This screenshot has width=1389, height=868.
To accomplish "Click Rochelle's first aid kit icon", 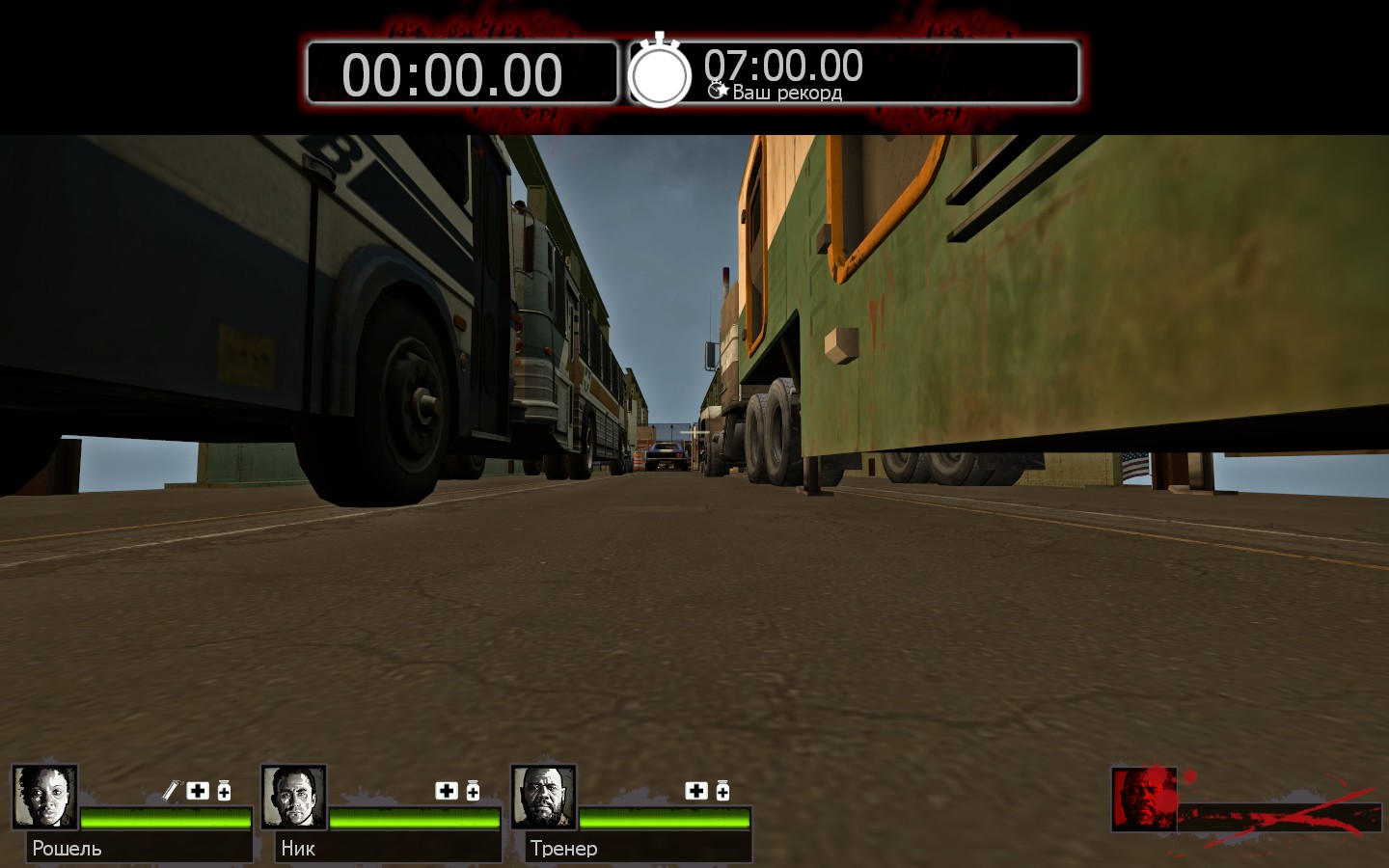I will pos(198,791).
